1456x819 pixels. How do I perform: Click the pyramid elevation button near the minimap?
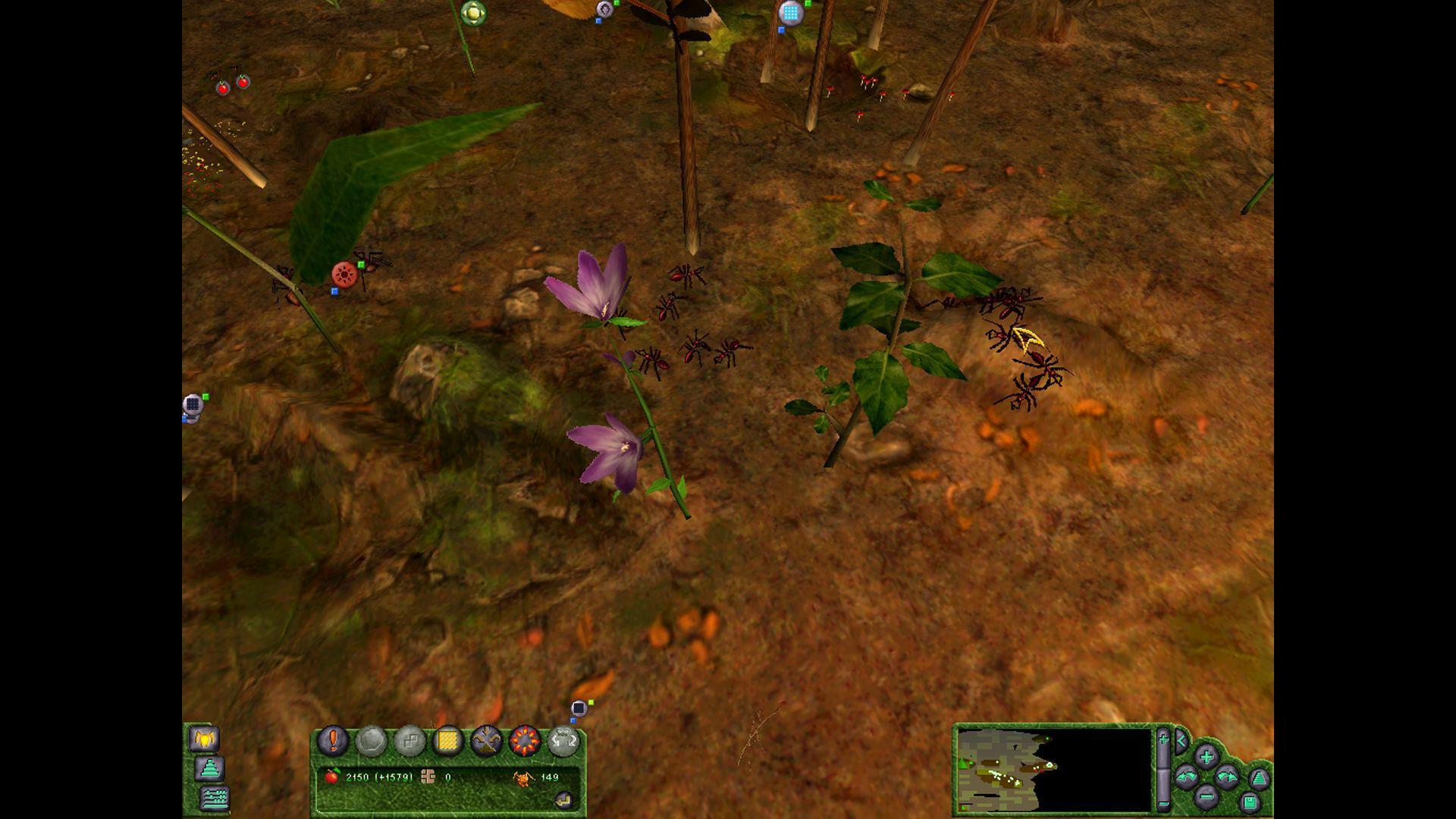[x=1260, y=778]
